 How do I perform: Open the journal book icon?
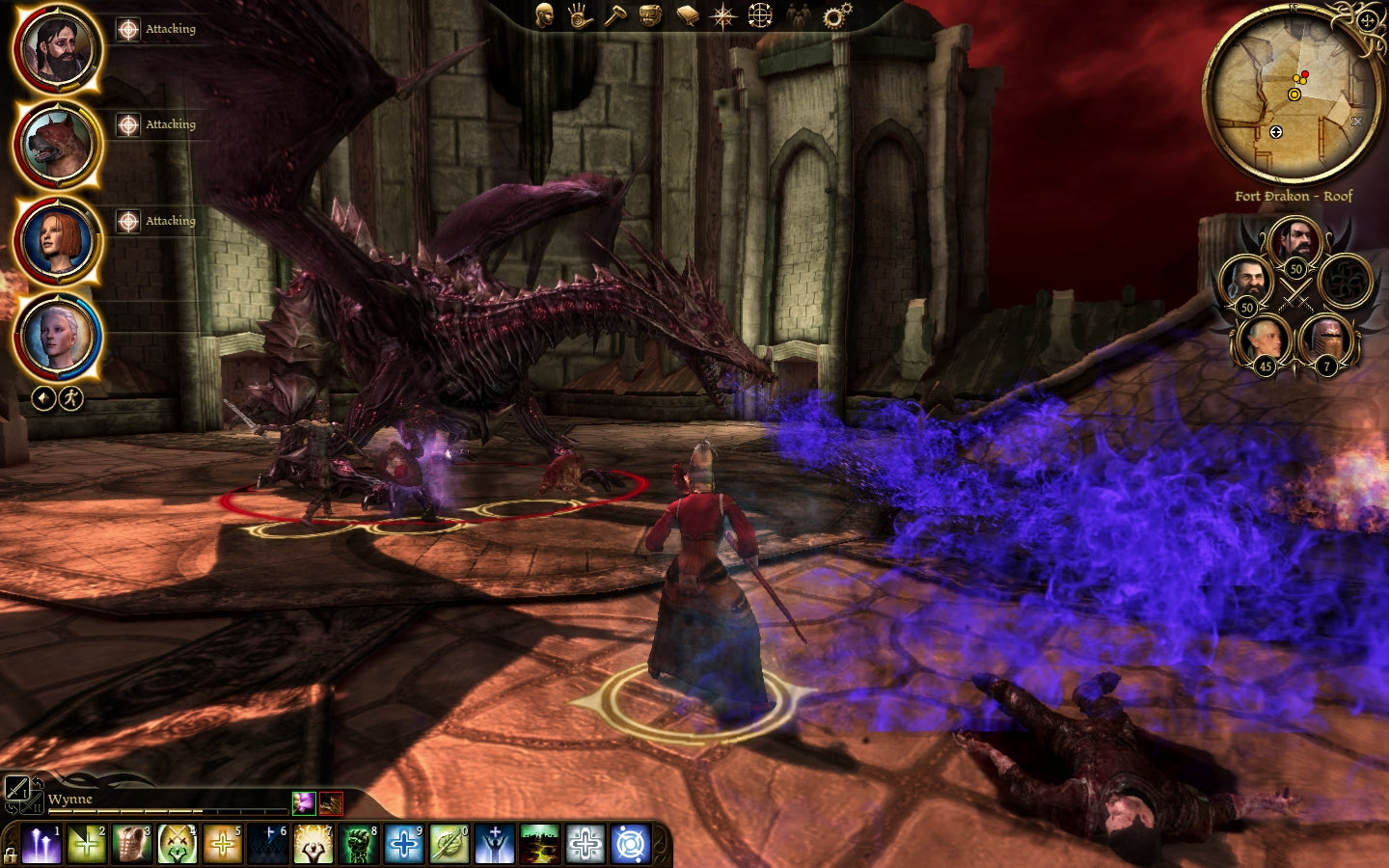coord(687,15)
